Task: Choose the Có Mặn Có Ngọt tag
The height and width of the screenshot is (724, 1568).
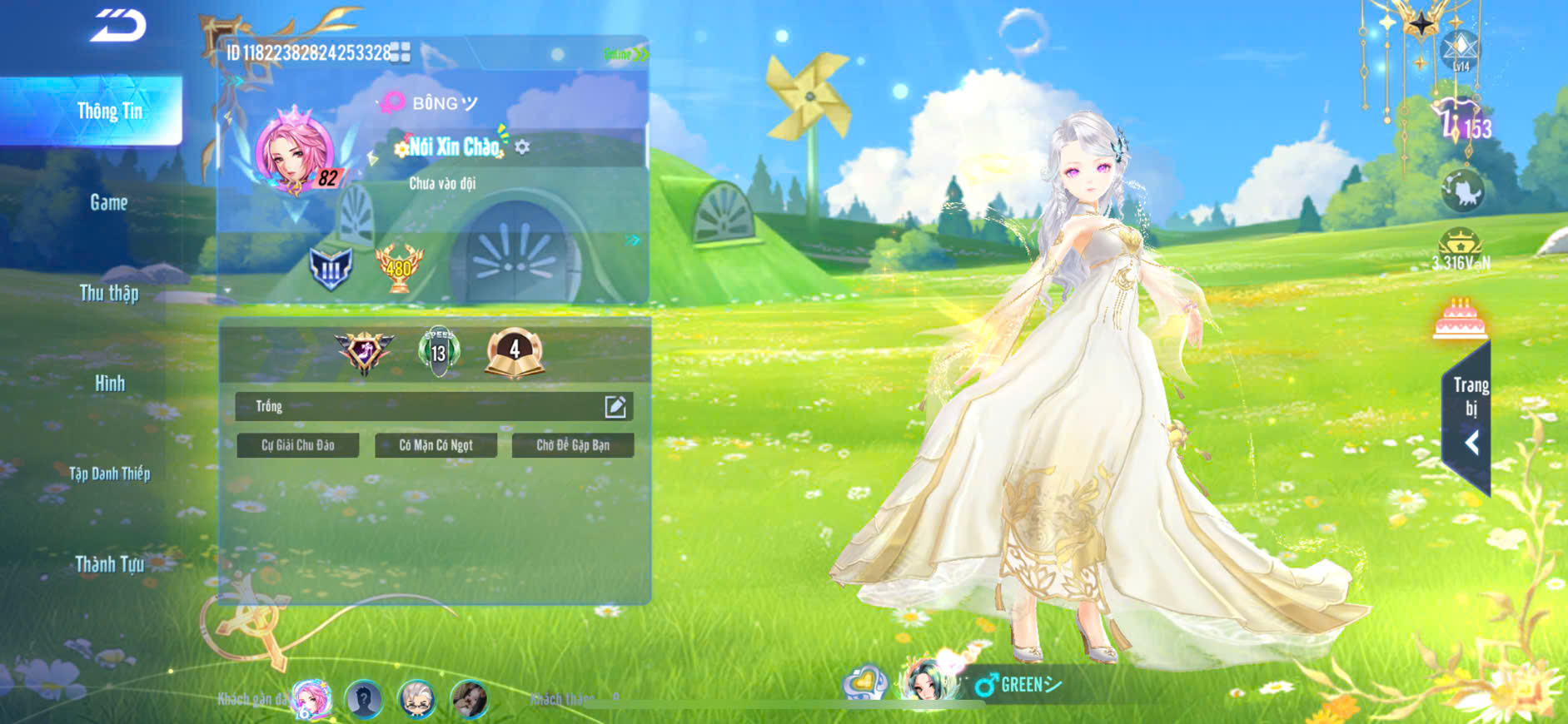Action: 436,445
